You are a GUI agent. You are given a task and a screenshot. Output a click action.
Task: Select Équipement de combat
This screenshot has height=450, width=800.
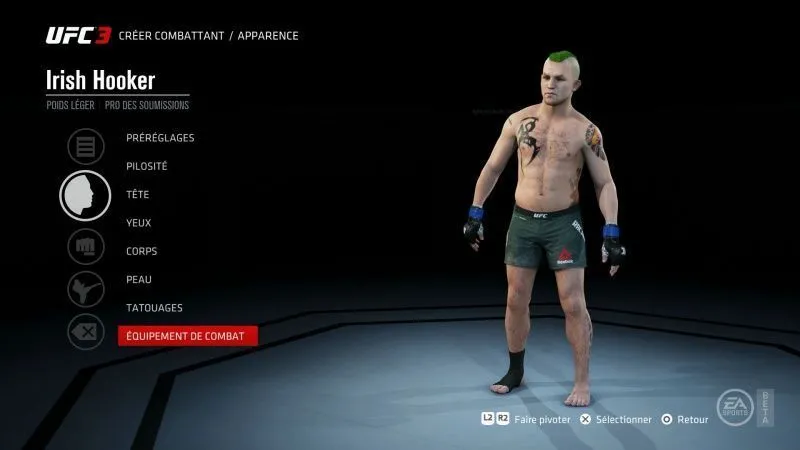click(187, 336)
